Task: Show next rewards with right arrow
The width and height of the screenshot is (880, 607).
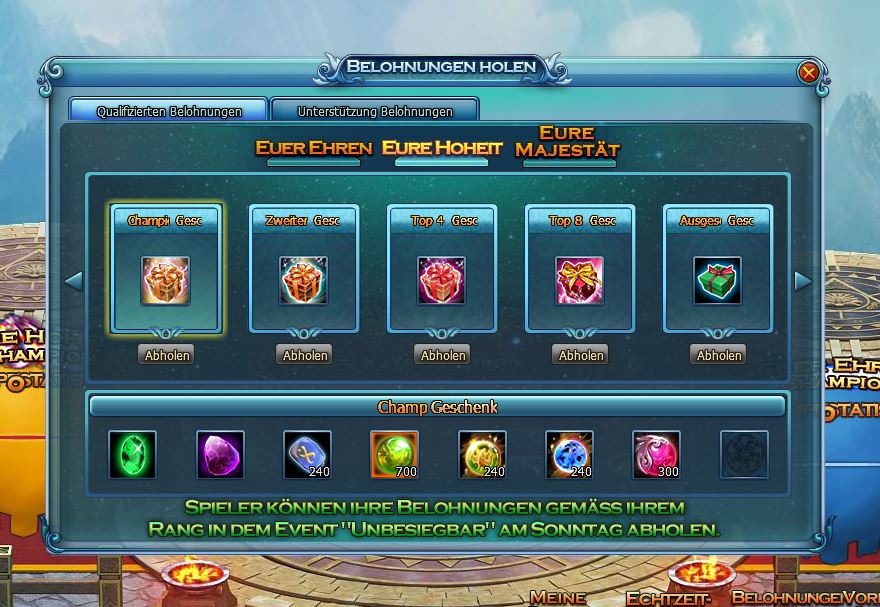Action: click(802, 281)
